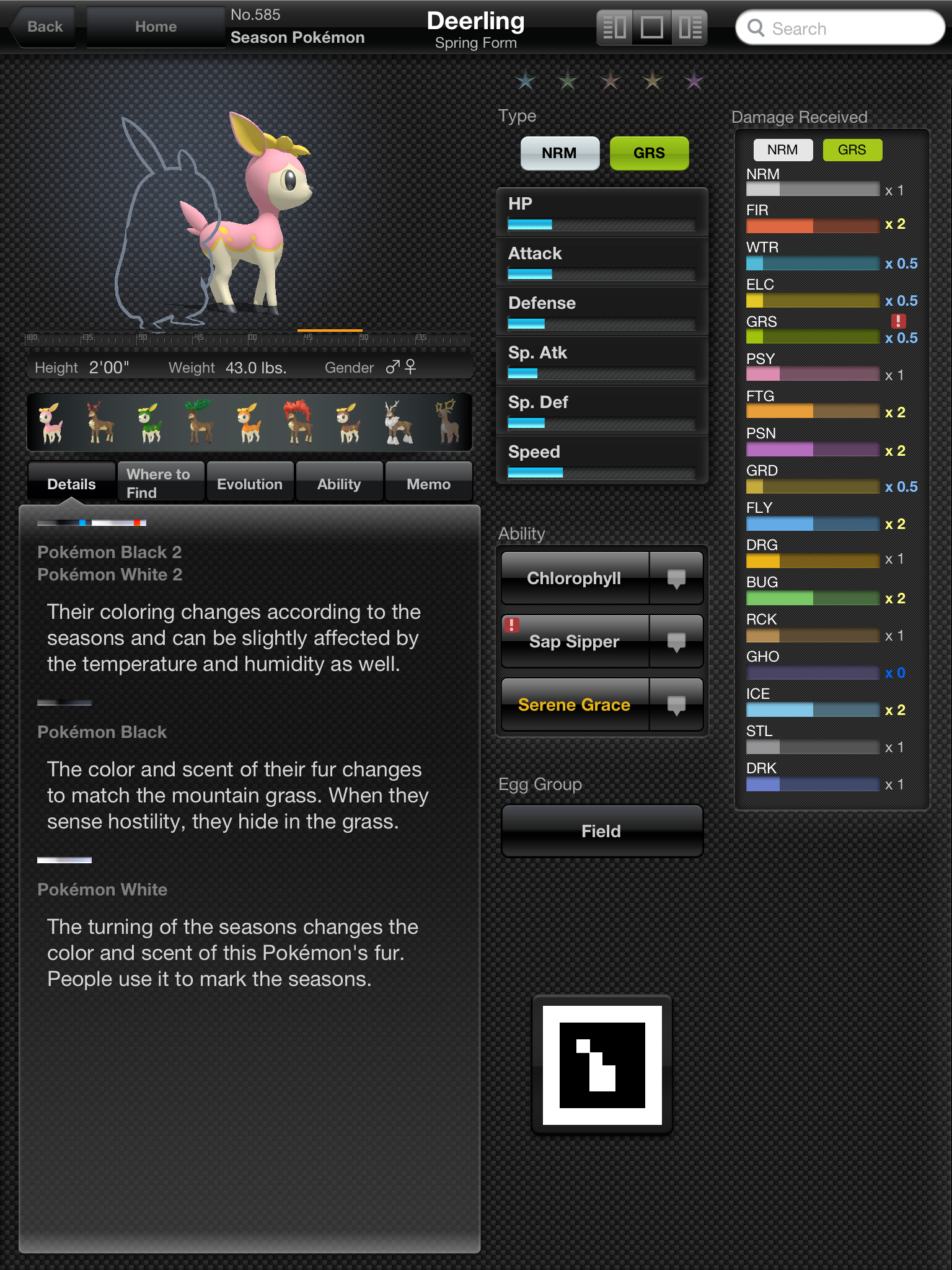952x1270 pixels.
Task: Select the single Pokémon view icon
Action: (x=651, y=27)
